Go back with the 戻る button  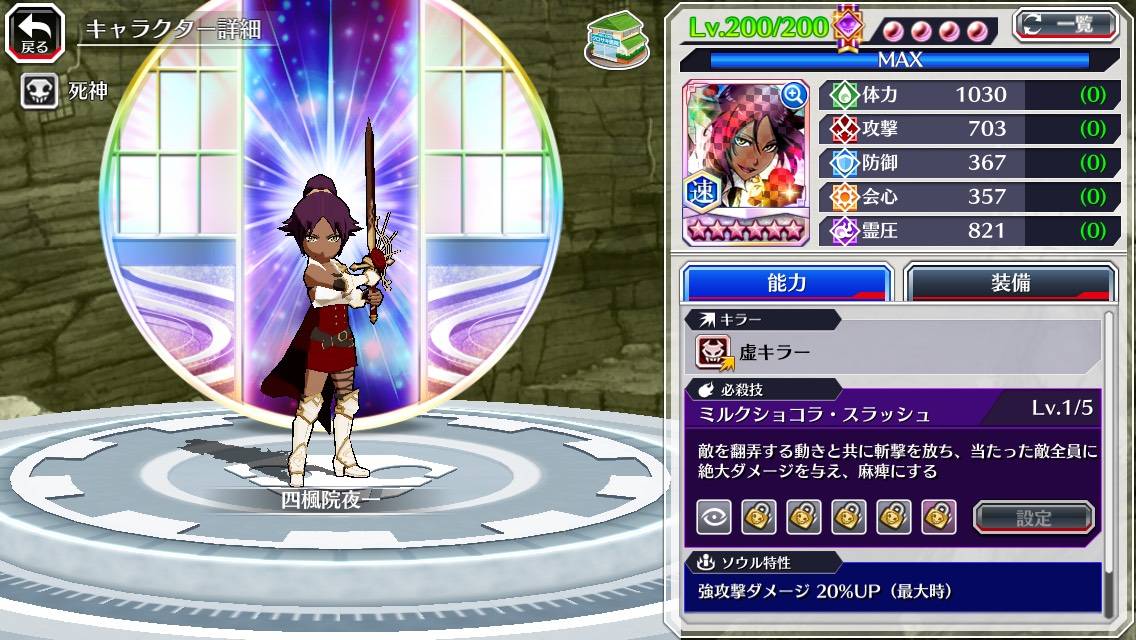[x=35, y=34]
